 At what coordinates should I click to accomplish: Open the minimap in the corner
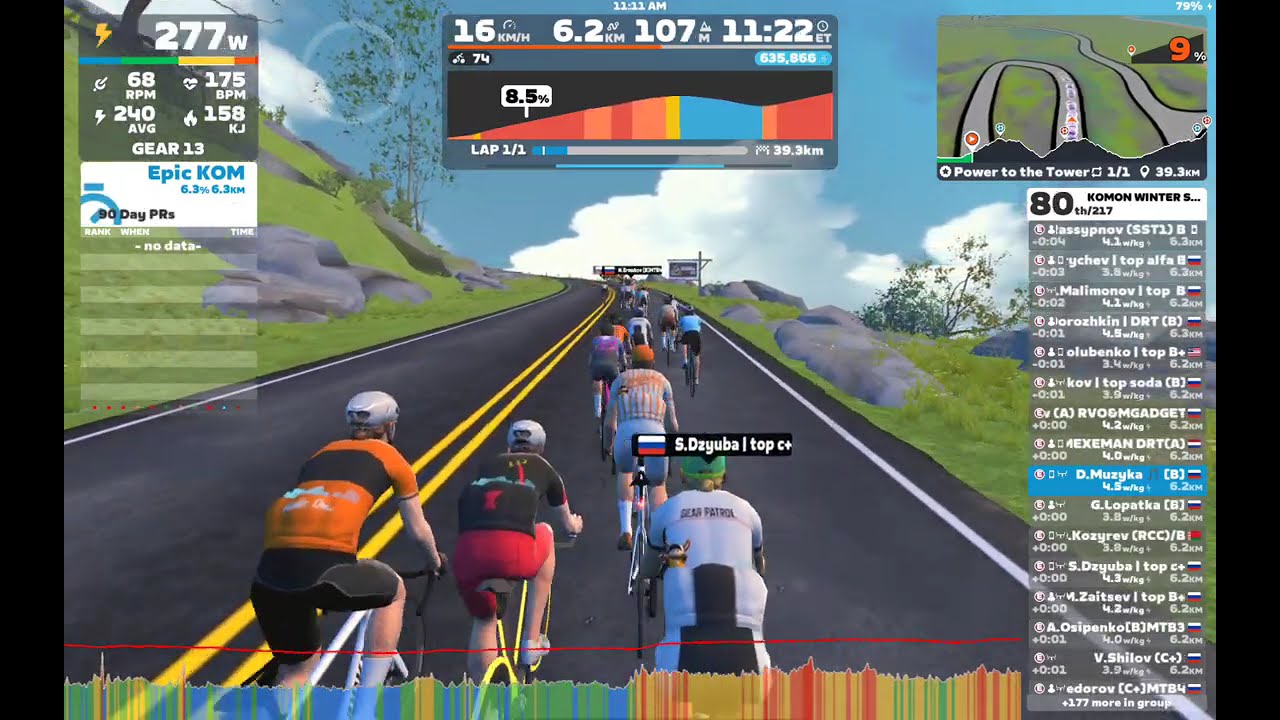pyautogui.click(x=1071, y=88)
